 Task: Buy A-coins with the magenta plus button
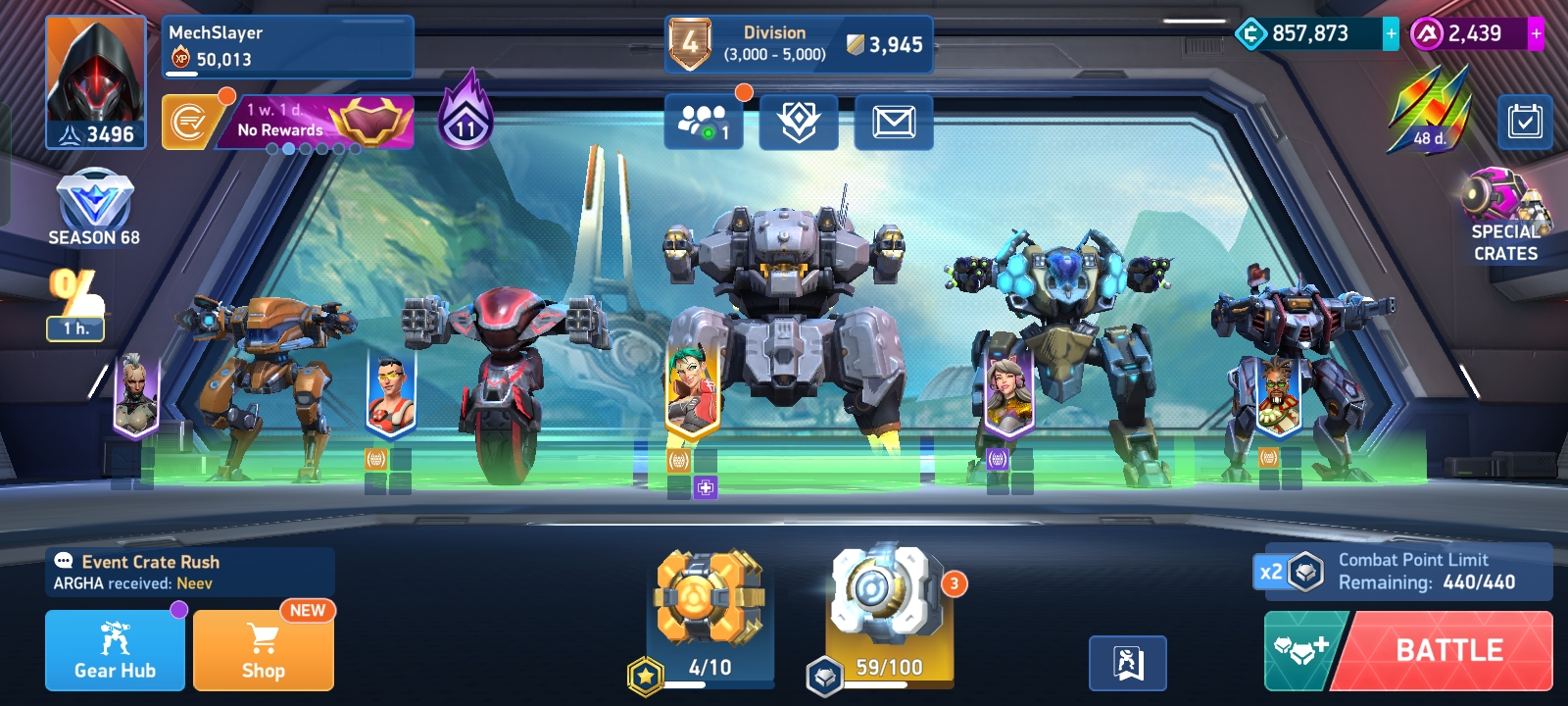(x=1536, y=33)
